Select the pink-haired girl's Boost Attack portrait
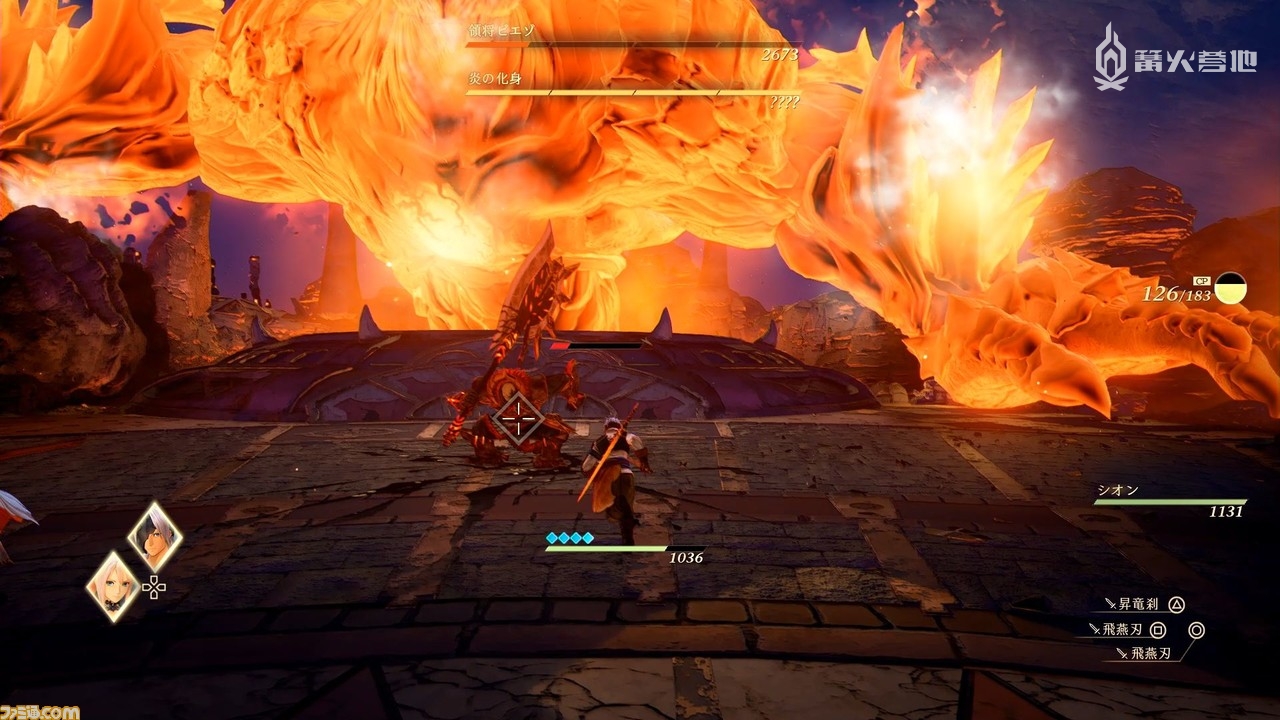The width and height of the screenshot is (1280, 720). point(113,586)
